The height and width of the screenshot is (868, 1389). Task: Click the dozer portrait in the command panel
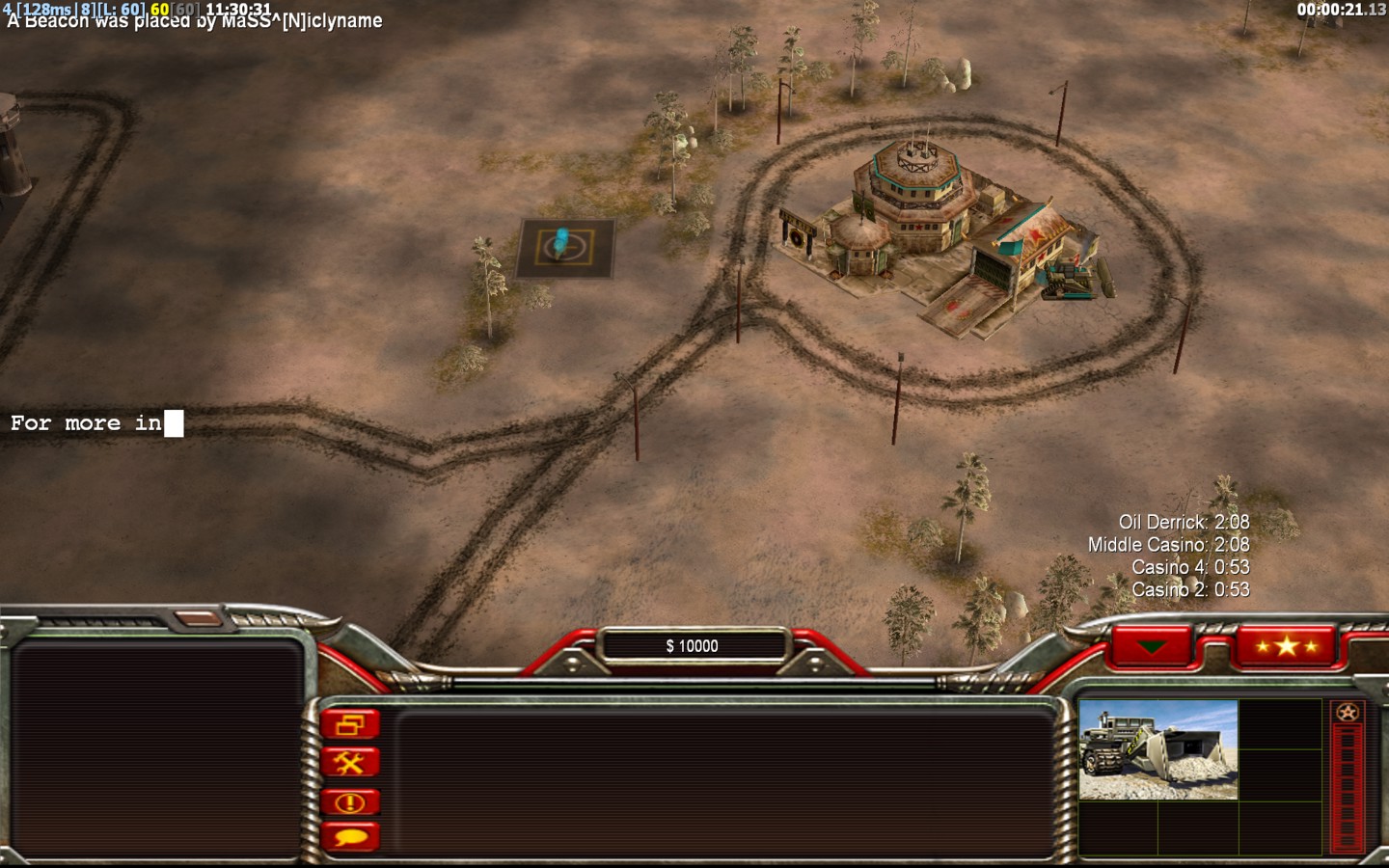click(x=1157, y=749)
